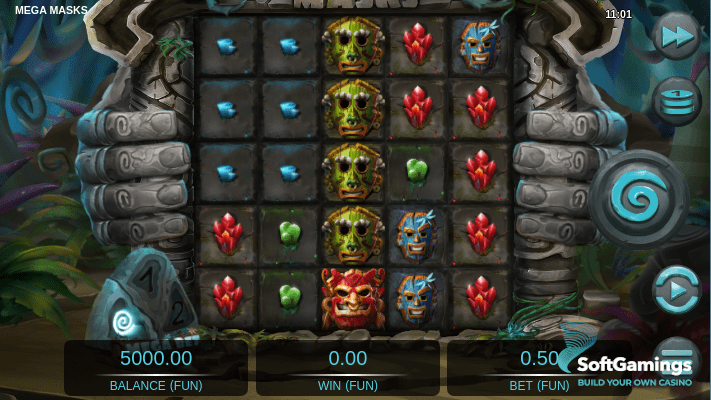Screen dimensions: 711x400
Task: Open the SoftGamings logo link
Action: pos(634,367)
